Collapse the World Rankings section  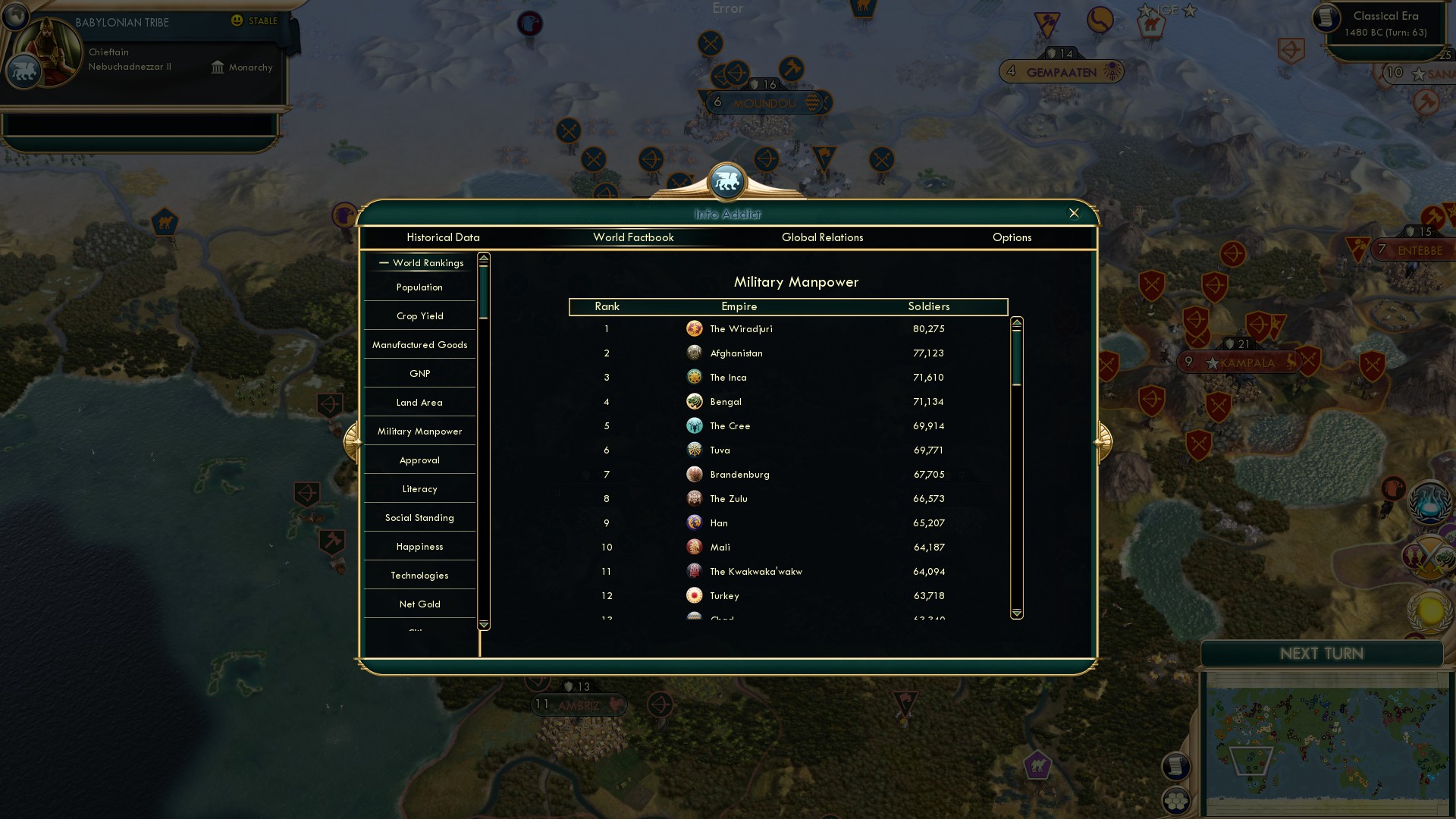pyautogui.click(x=383, y=262)
